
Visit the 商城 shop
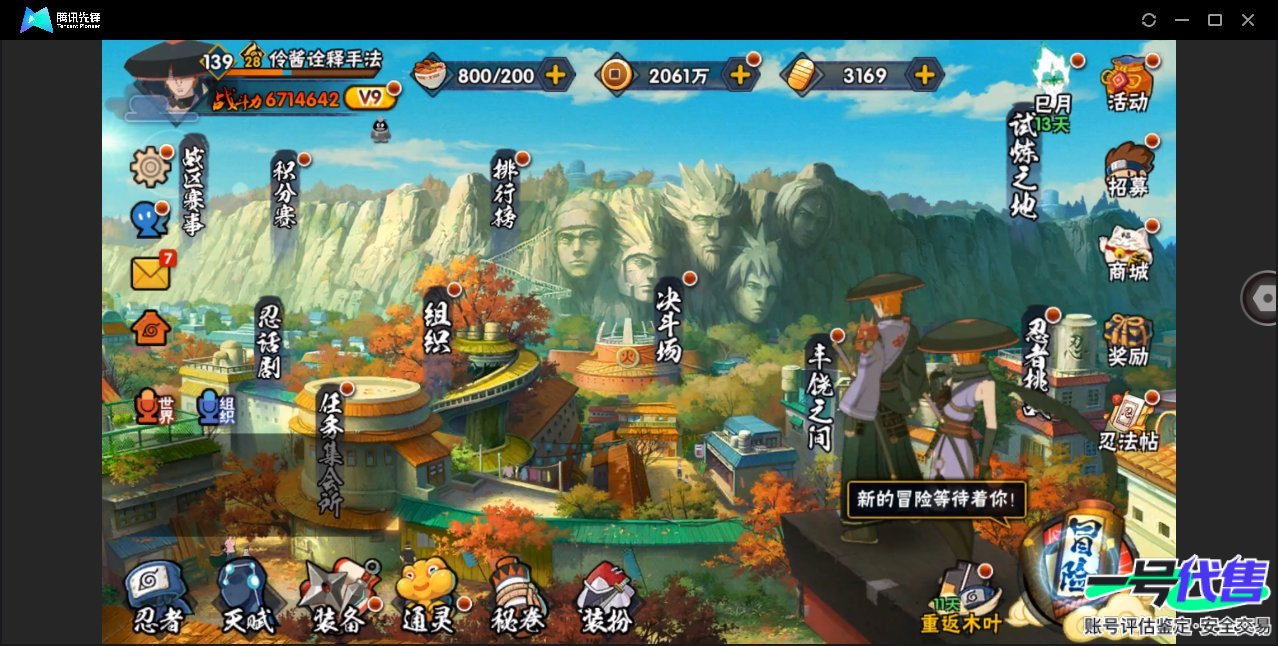1127,252
